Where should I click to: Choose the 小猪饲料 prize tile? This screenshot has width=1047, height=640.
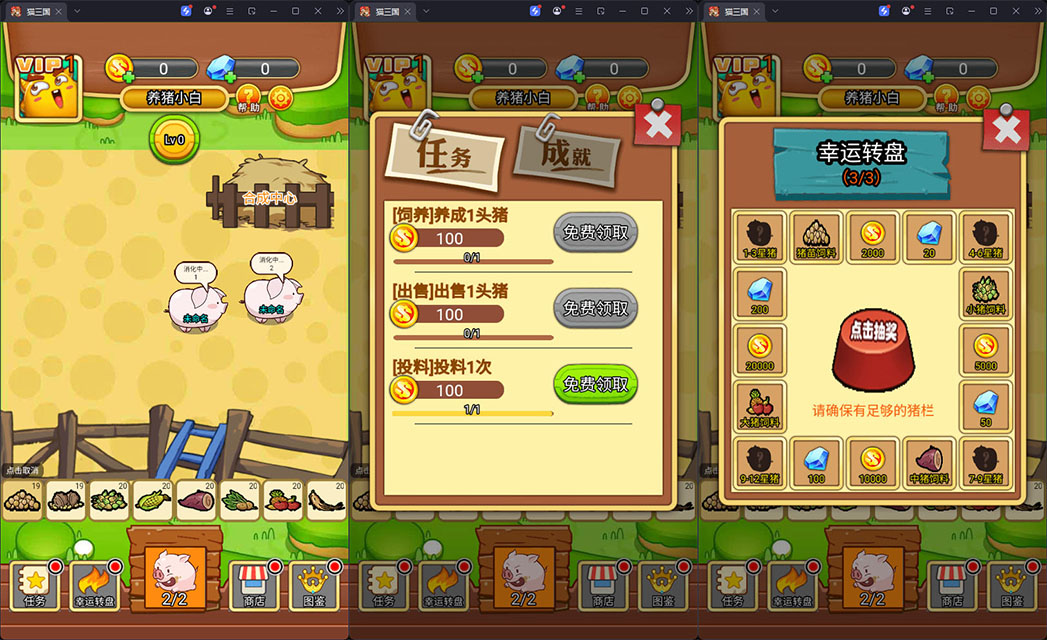point(986,293)
